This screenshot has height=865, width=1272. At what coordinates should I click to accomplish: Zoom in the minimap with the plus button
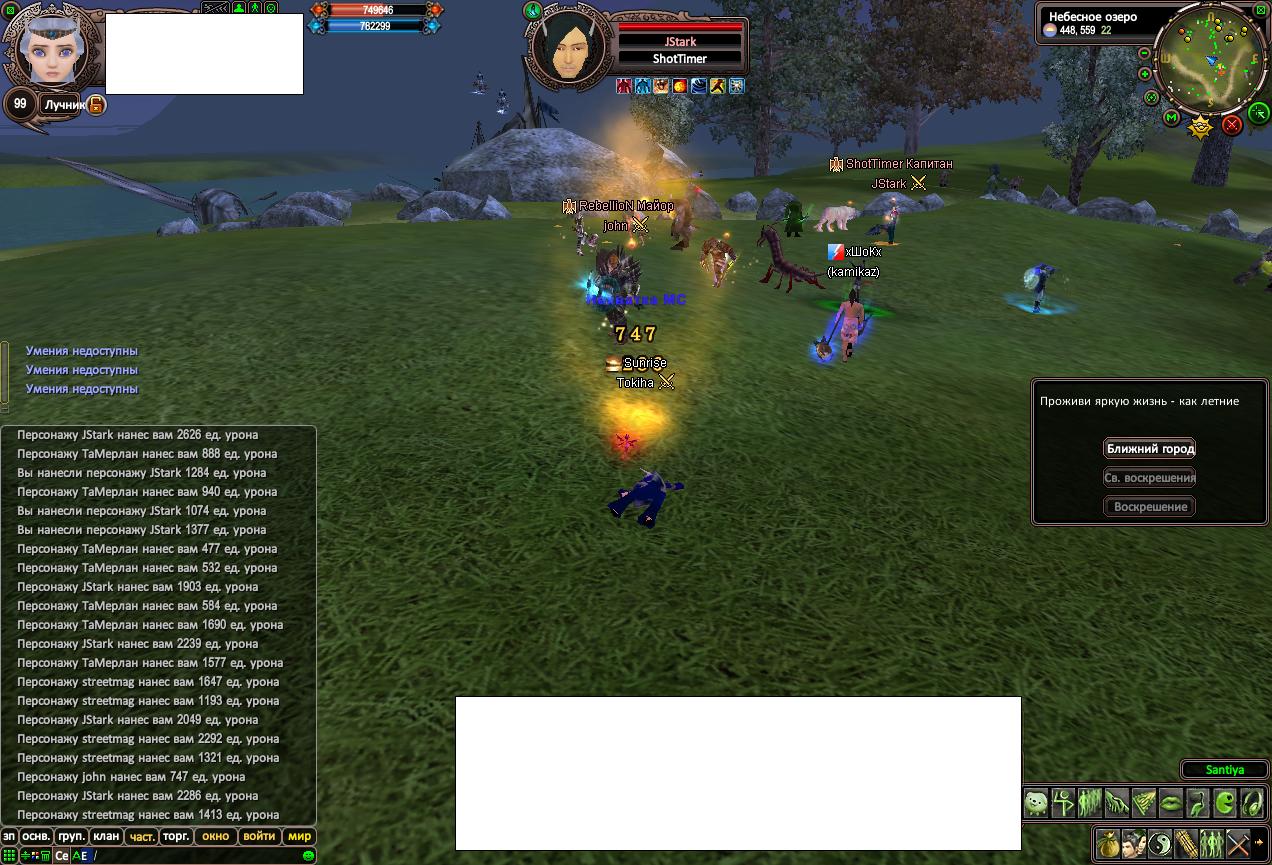coord(1144,74)
